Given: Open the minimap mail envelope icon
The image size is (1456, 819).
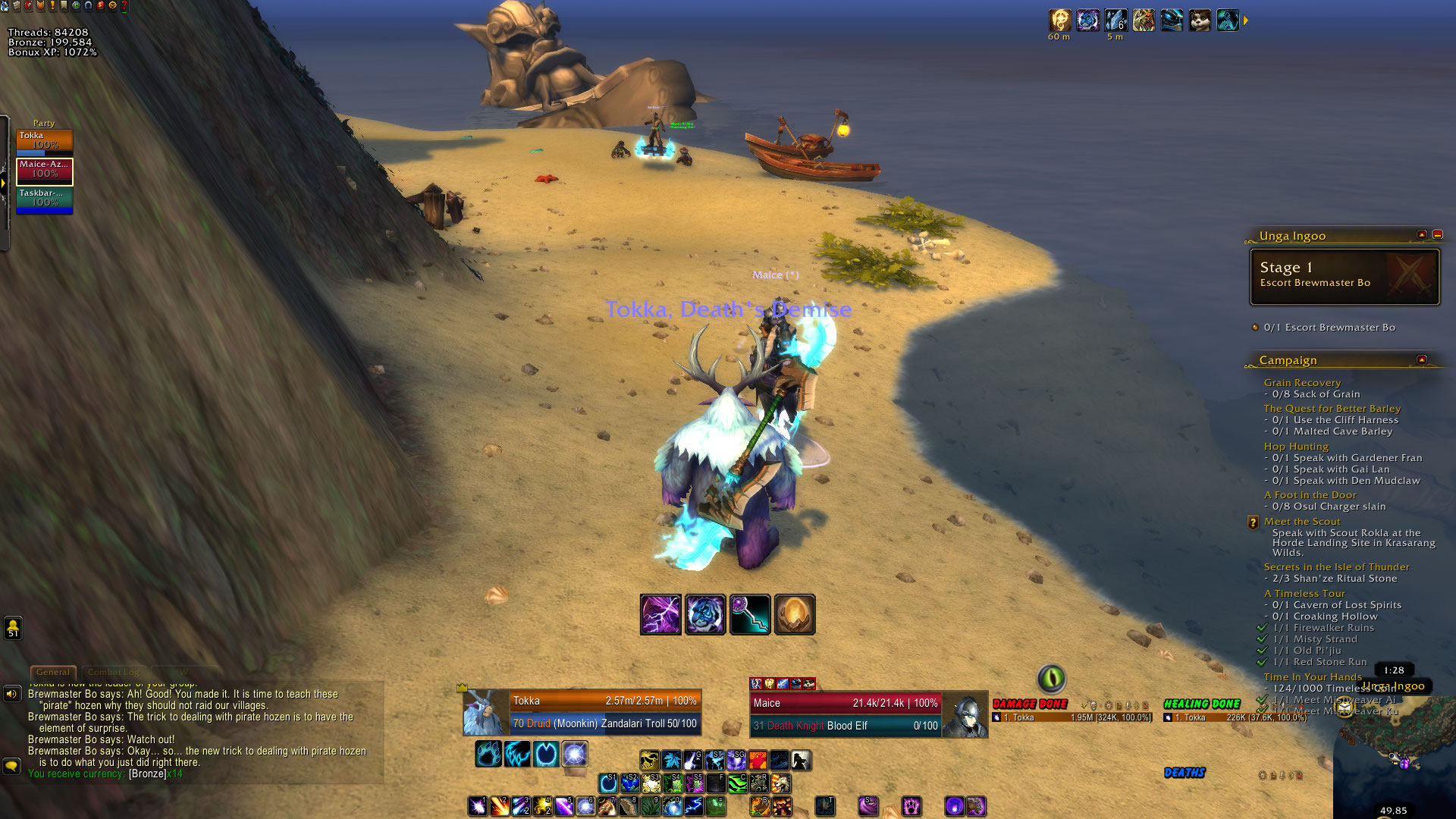Looking at the screenshot, I should pyautogui.click(x=1345, y=708).
